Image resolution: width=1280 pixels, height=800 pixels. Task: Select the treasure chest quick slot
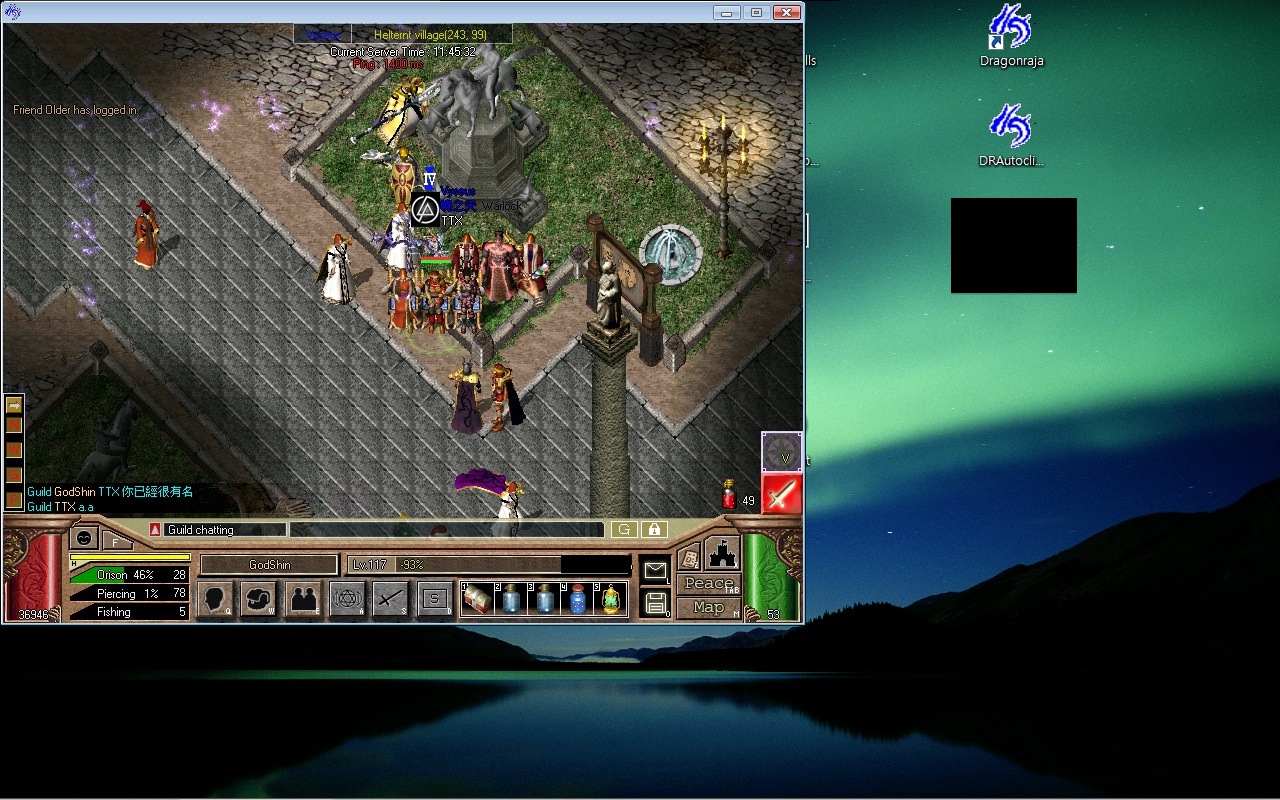pos(475,599)
